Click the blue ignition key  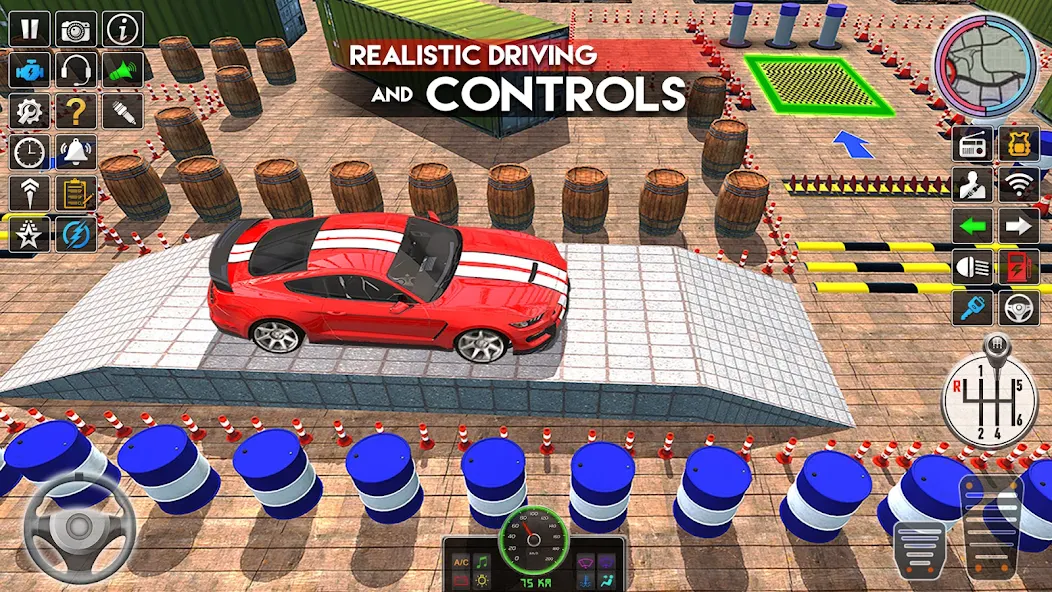point(972,308)
